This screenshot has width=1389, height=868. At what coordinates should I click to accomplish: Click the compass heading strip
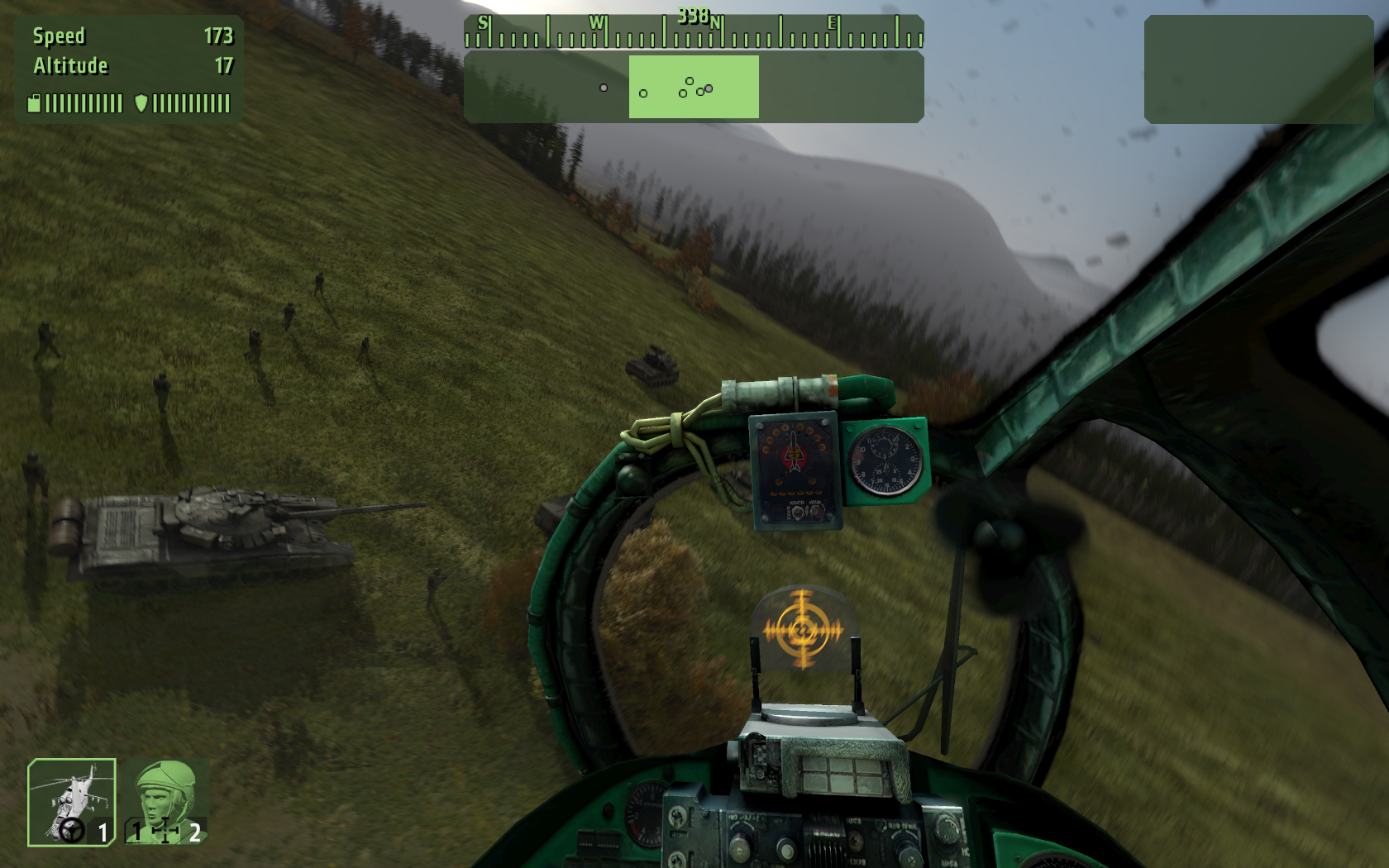click(693, 32)
